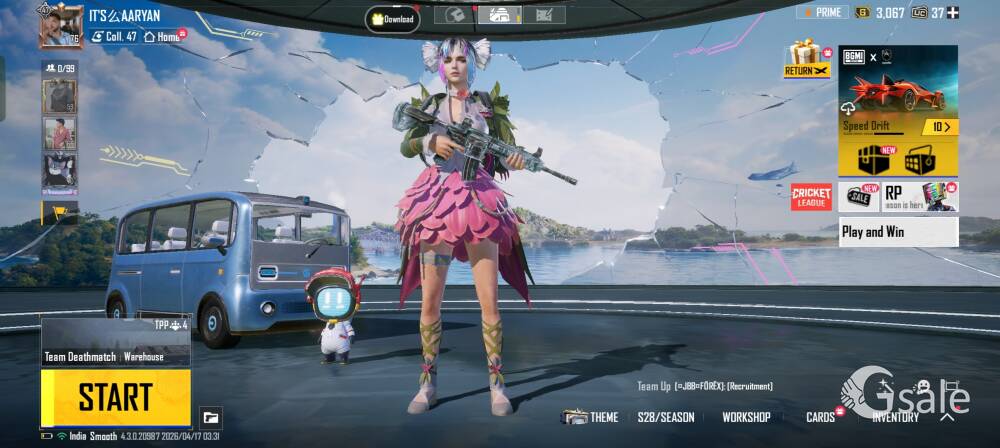This screenshot has height=448, width=1000.
Task: Open the PRIME membership button
Action: tap(822, 12)
